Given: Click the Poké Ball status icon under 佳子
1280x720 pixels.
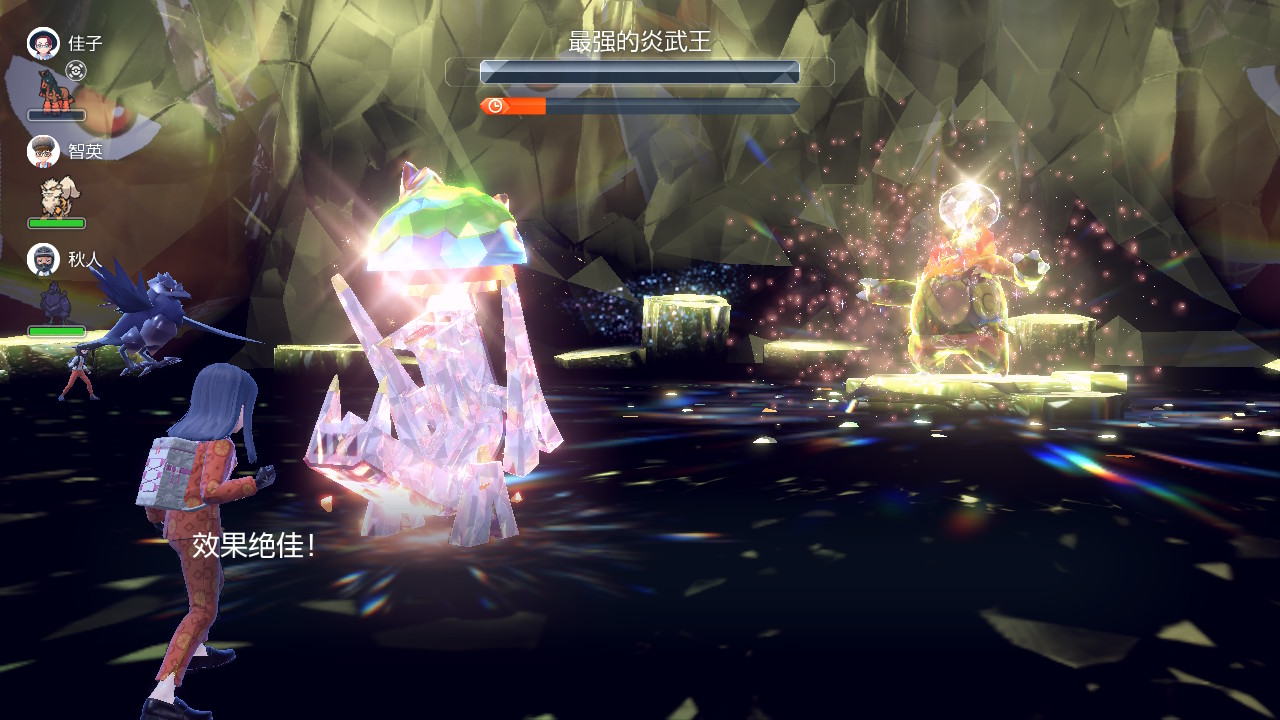Looking at the screenshot, I should [76, 70].
